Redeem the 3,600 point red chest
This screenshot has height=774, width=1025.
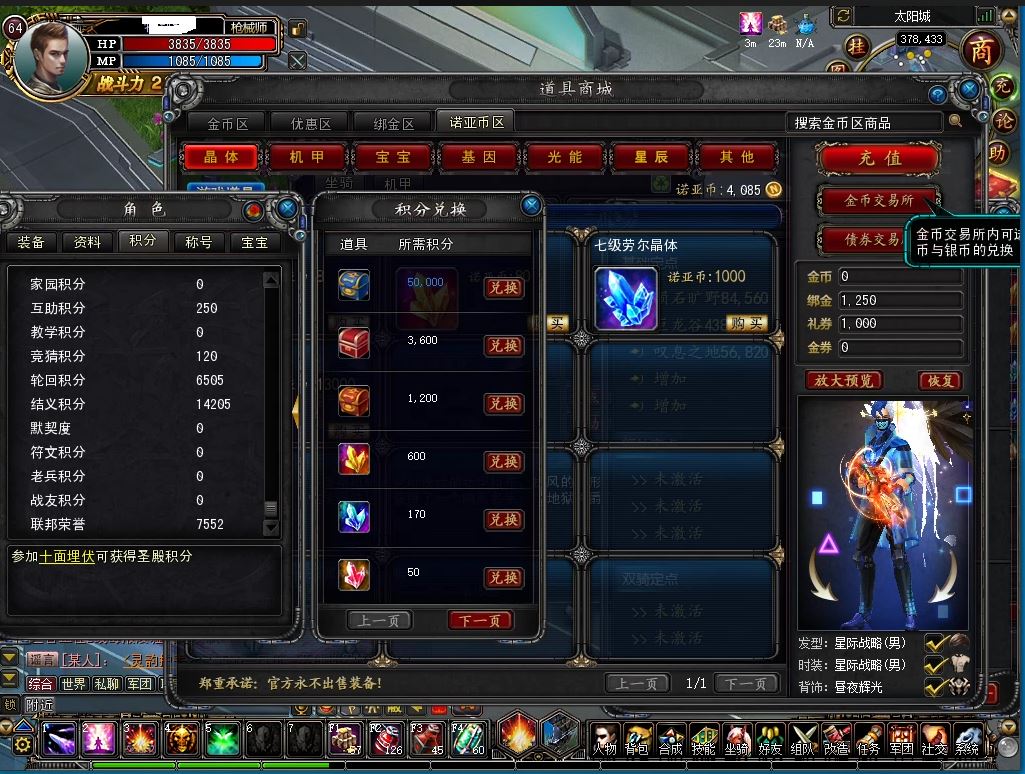(503, 346)
